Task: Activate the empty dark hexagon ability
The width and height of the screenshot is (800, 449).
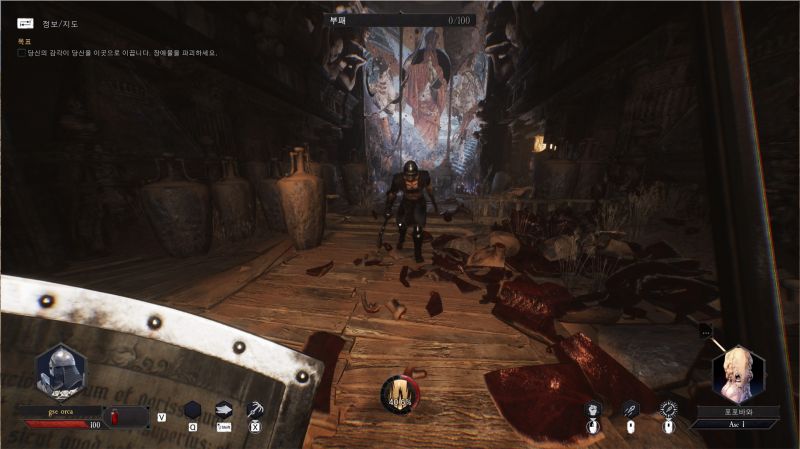Action: 192,409
